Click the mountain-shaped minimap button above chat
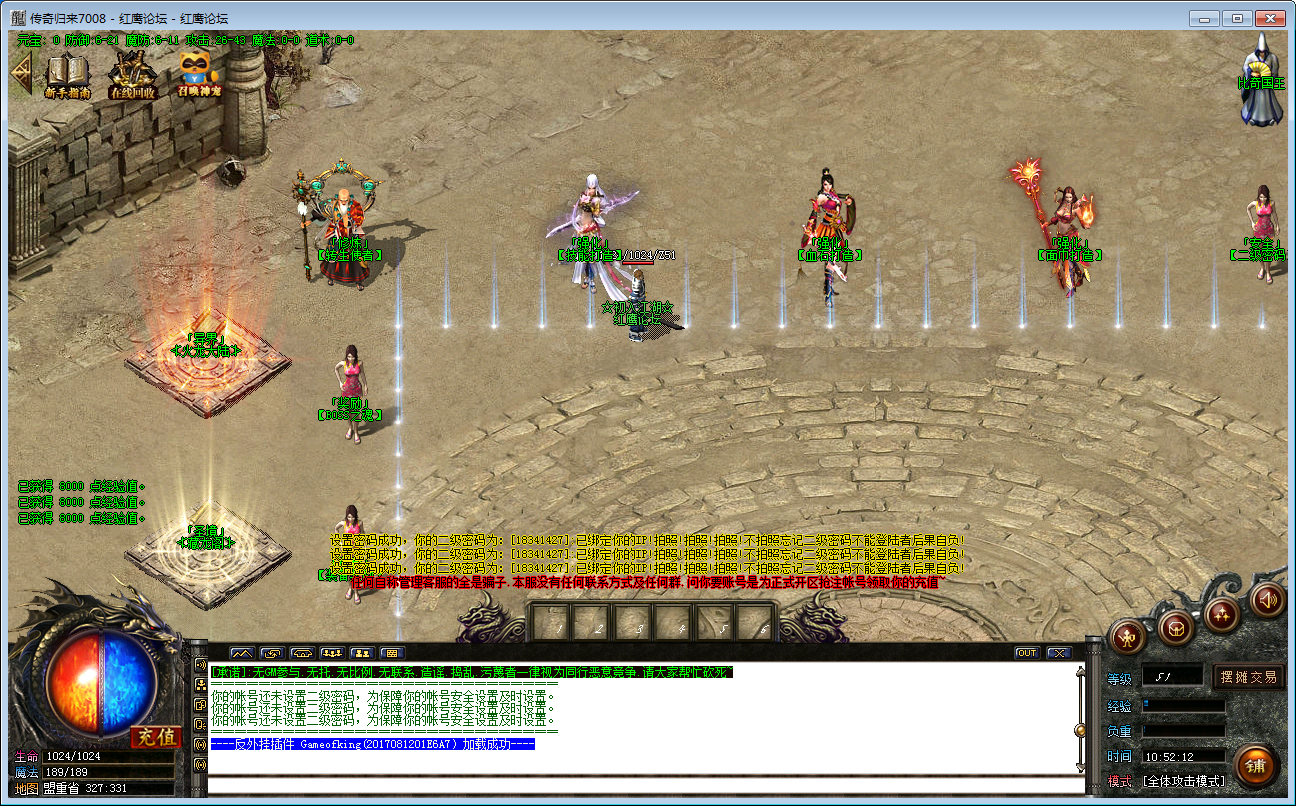1296x806 pixels. pyautogui.click(x=242, y=653)
